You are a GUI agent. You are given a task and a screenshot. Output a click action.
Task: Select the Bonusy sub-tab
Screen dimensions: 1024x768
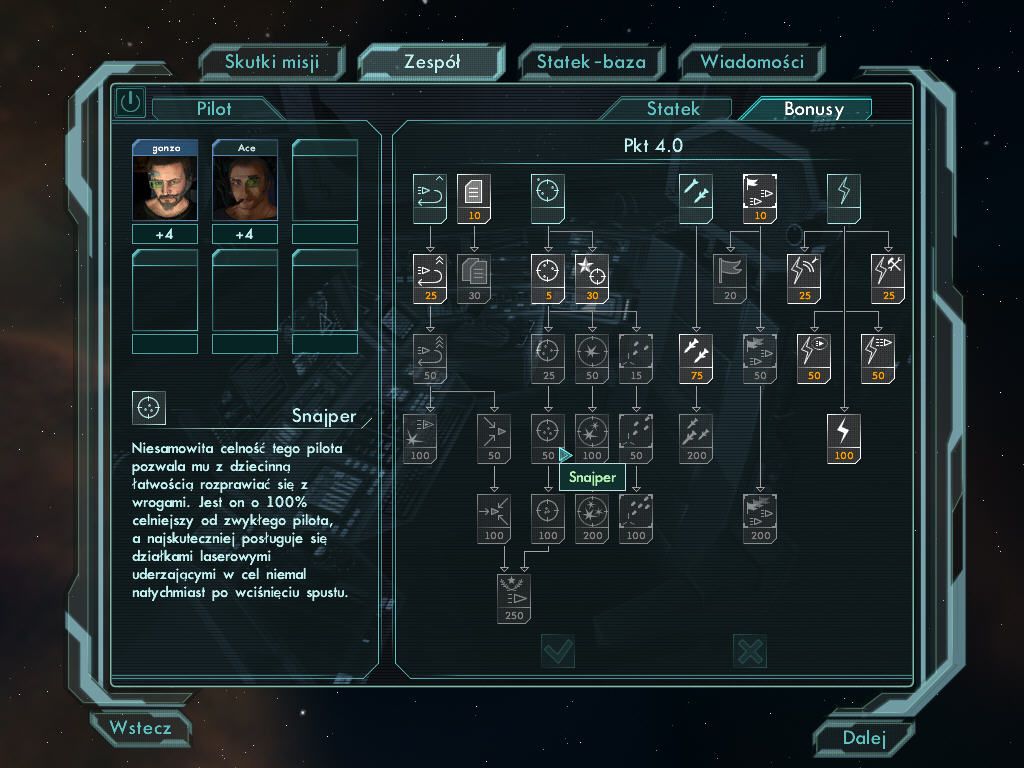813,109
